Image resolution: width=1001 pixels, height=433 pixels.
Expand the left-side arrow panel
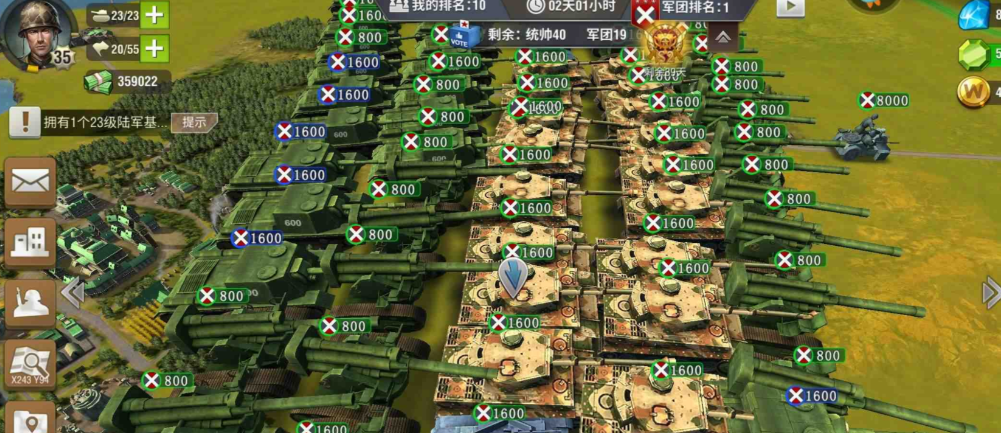coord(72,293)
